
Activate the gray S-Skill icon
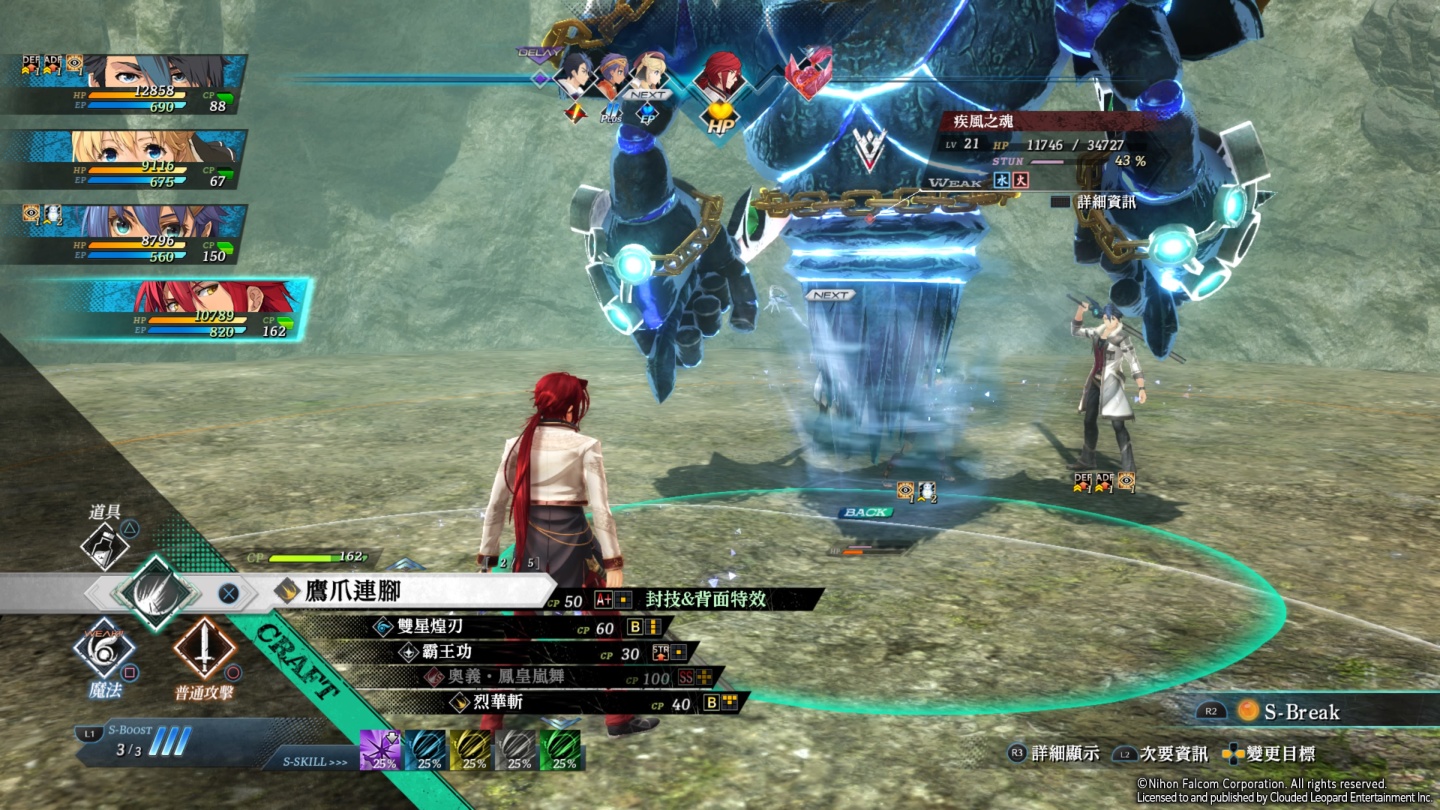pos(516,750)
